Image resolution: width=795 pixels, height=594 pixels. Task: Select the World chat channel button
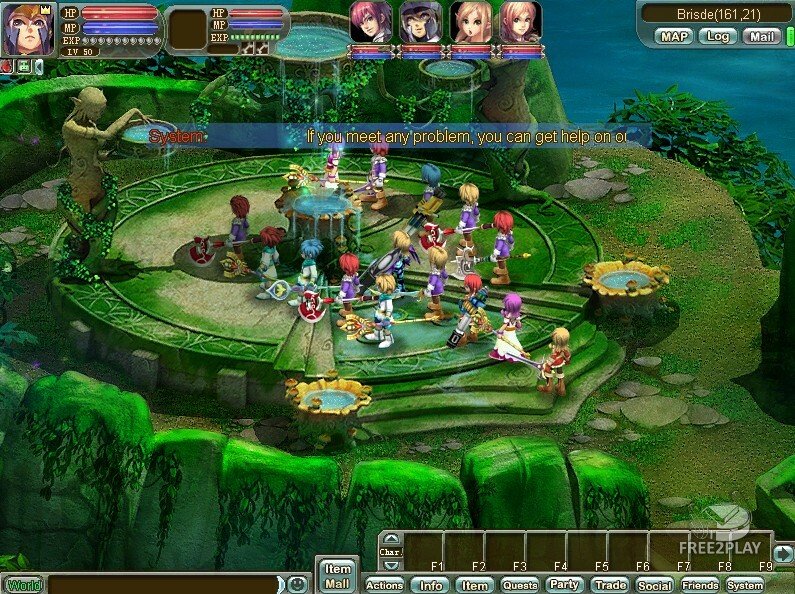(23, 585)
